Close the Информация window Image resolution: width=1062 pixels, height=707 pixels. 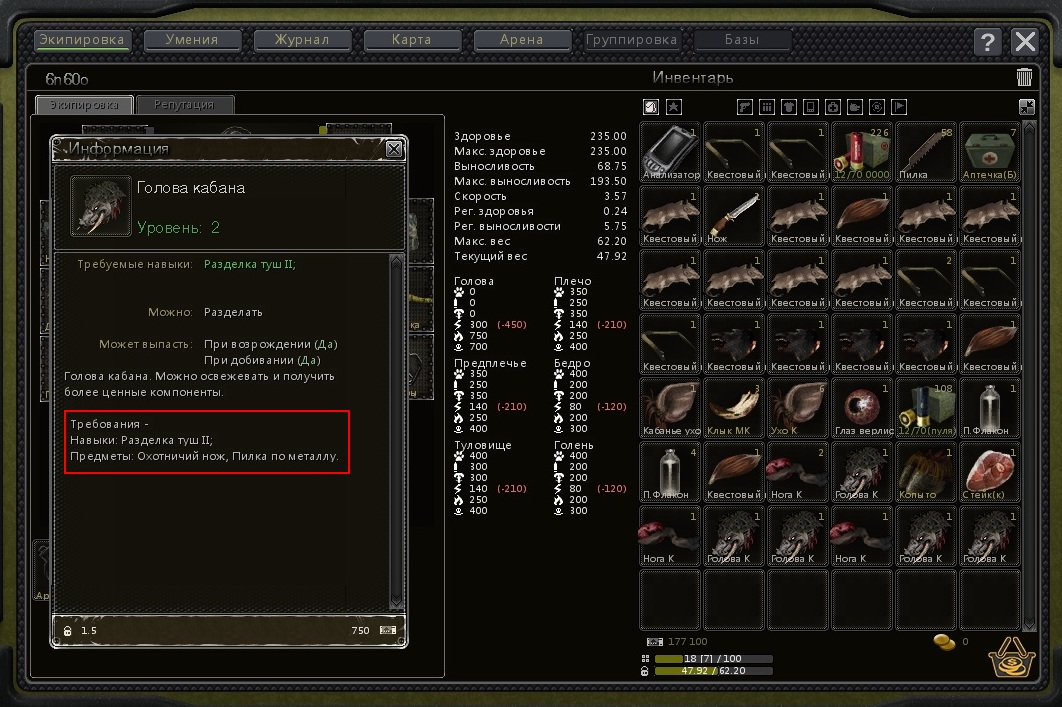click(394, 149)
